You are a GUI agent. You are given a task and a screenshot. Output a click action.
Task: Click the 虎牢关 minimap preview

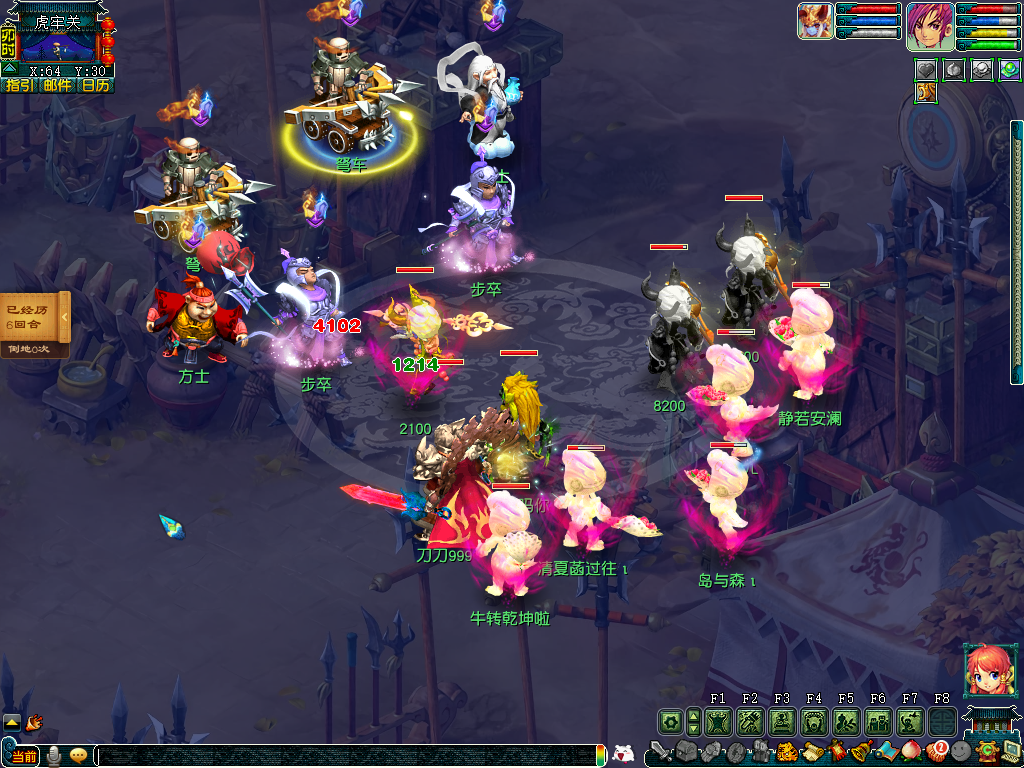58,47
